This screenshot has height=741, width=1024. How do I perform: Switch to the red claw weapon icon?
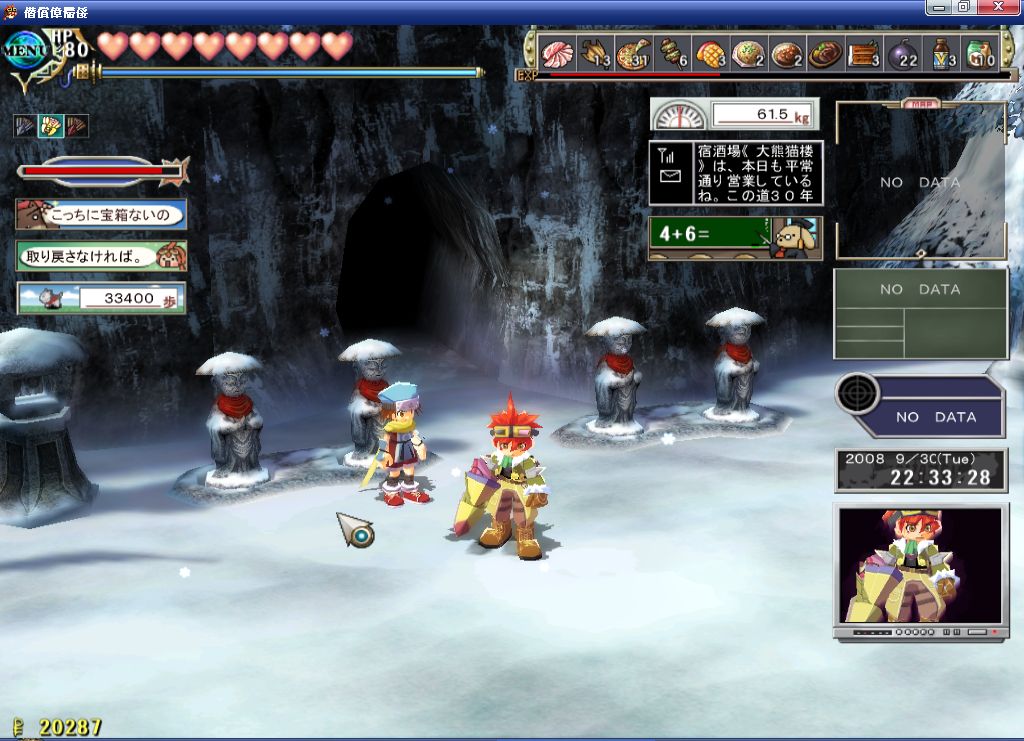[x=76, y=126]
